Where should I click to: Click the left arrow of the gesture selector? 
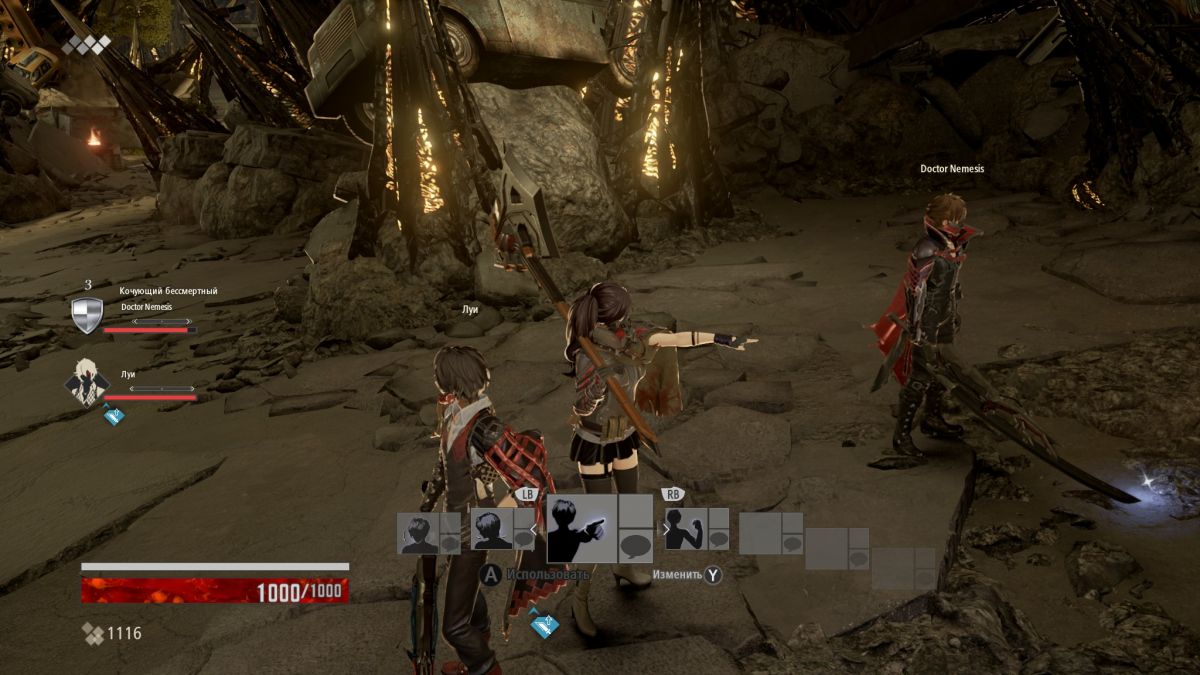(532, 529)
